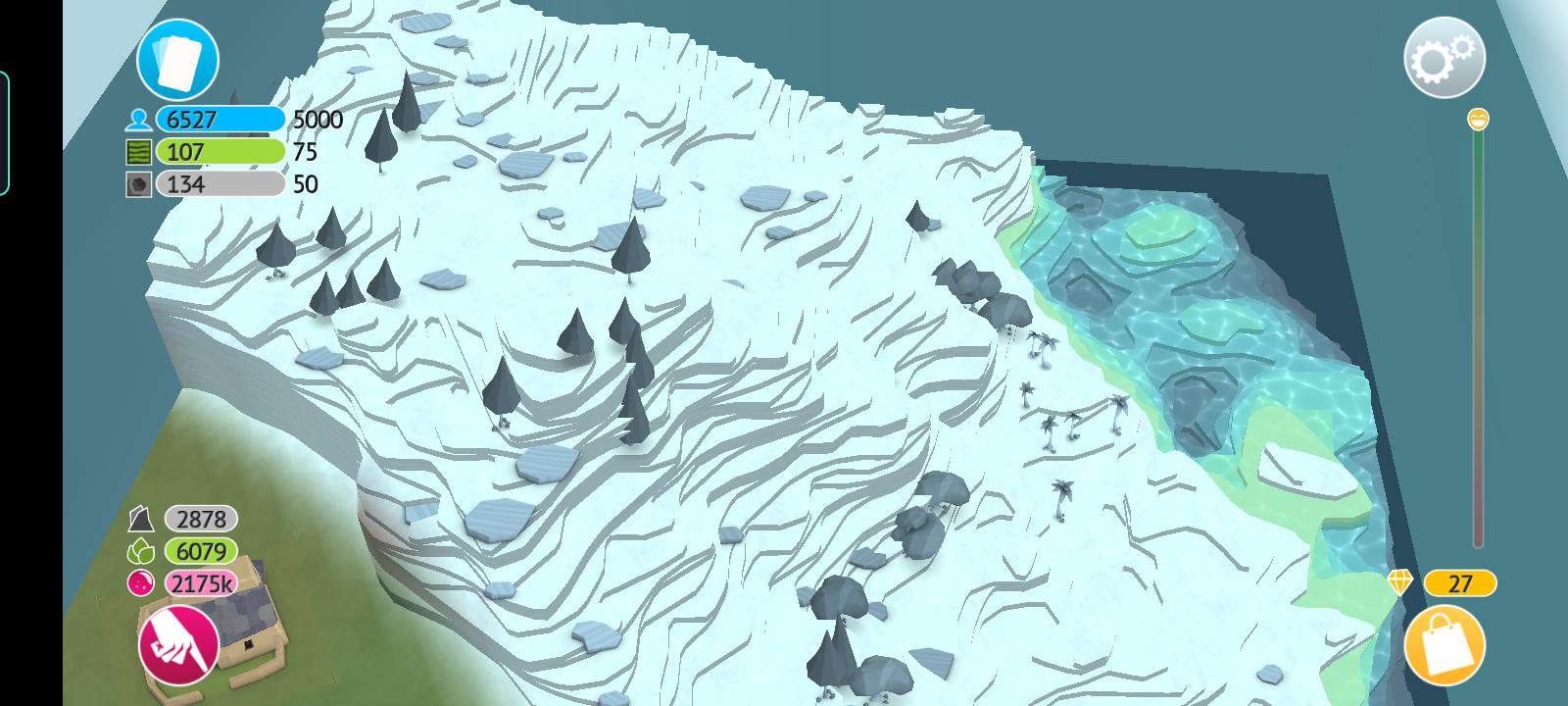1568x706 pixels.
Task: Select the green 107 progress bar
Action: 220,152
